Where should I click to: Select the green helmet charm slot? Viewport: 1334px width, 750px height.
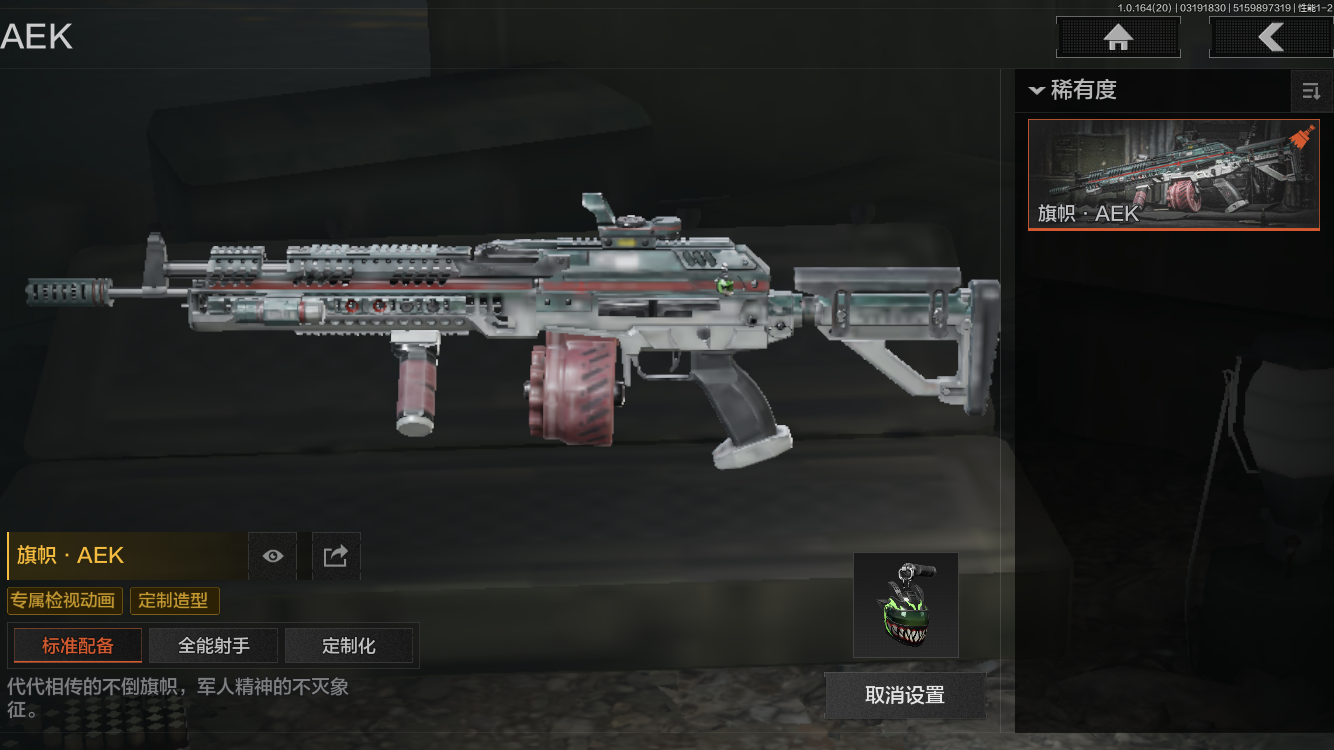click(905, 605)
